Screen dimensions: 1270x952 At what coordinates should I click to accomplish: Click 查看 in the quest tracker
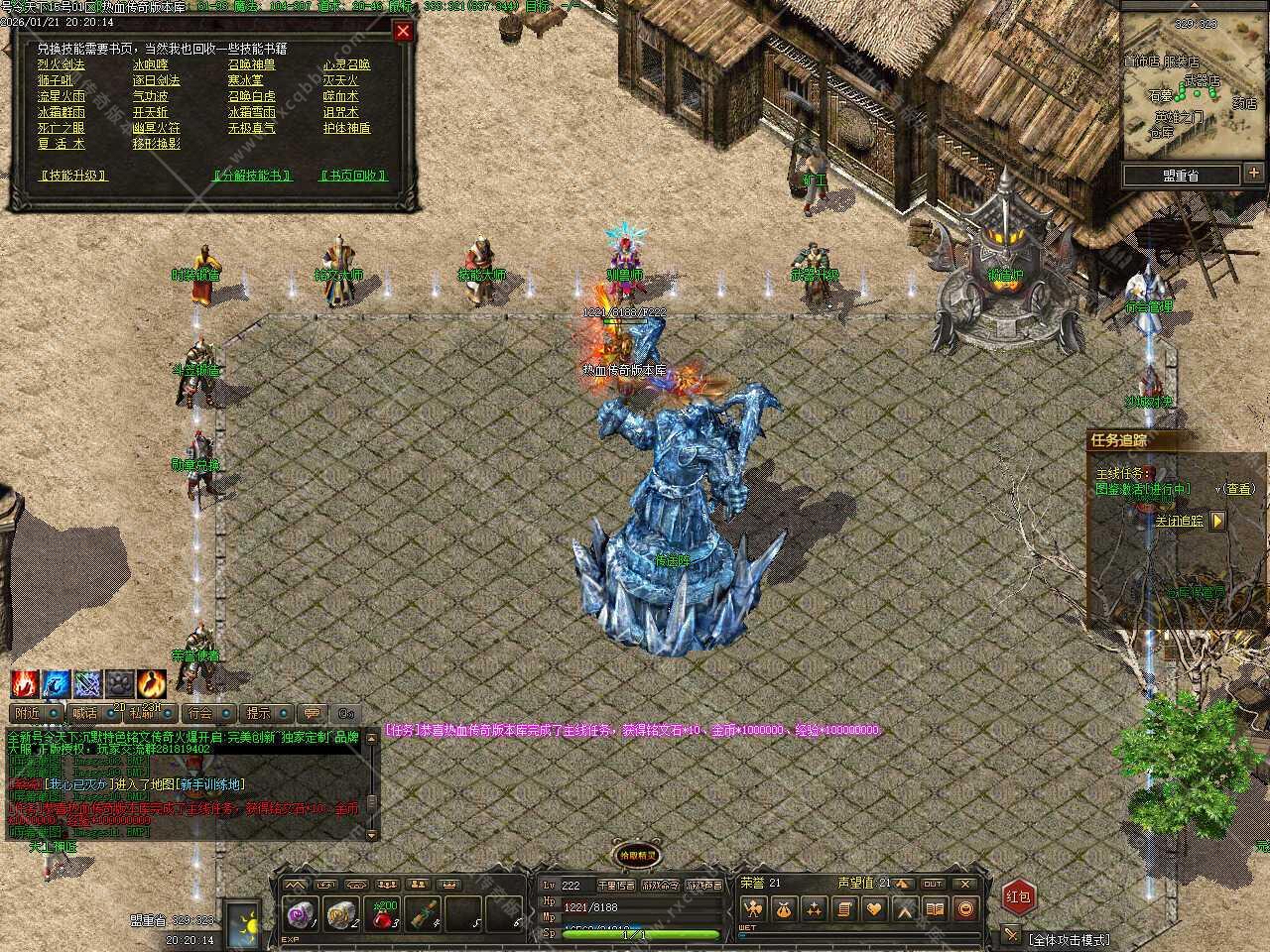(x=1237, y=489)
